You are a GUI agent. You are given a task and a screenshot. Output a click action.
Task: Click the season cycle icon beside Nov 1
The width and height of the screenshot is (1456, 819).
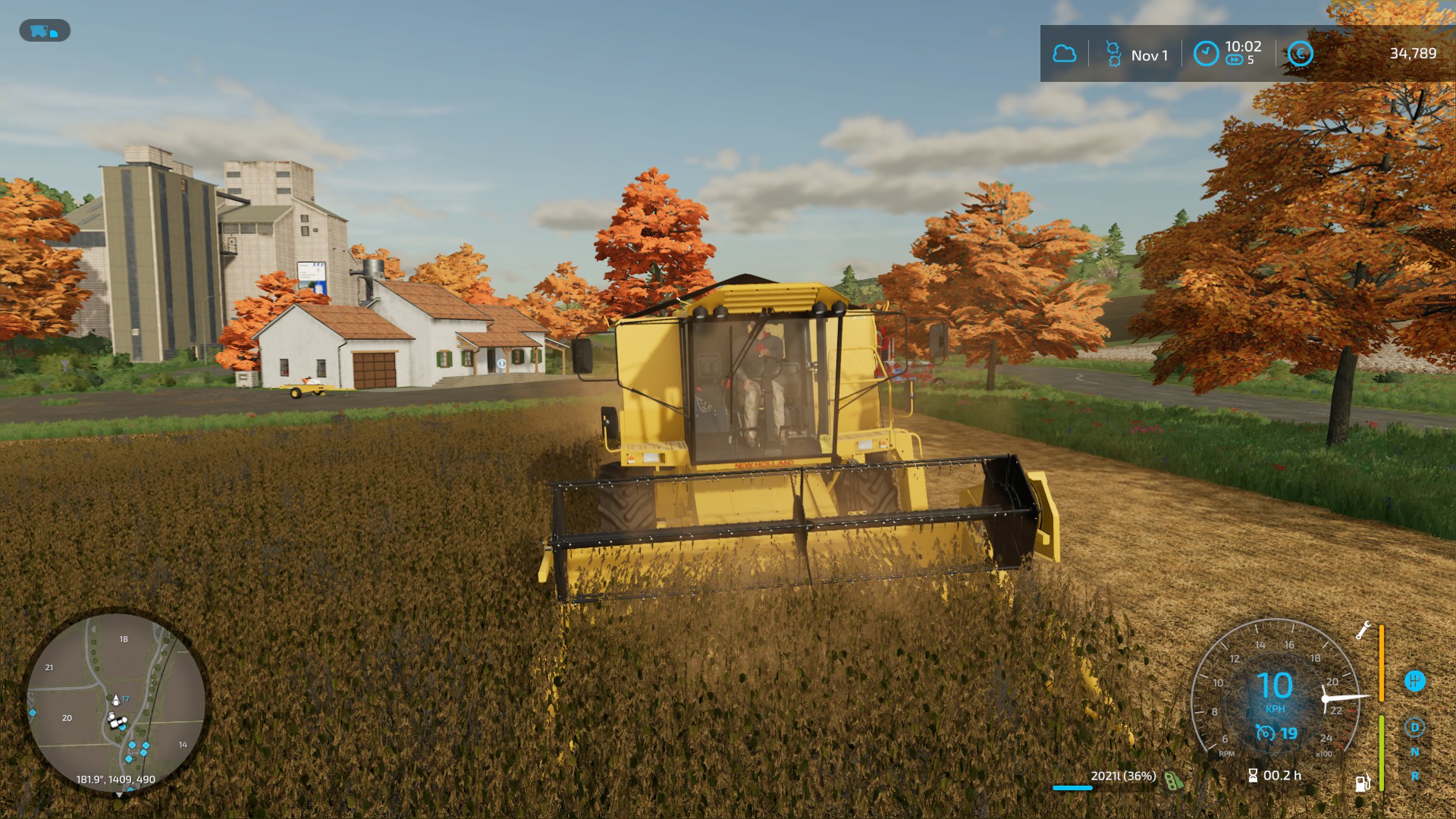point(1112,54)
